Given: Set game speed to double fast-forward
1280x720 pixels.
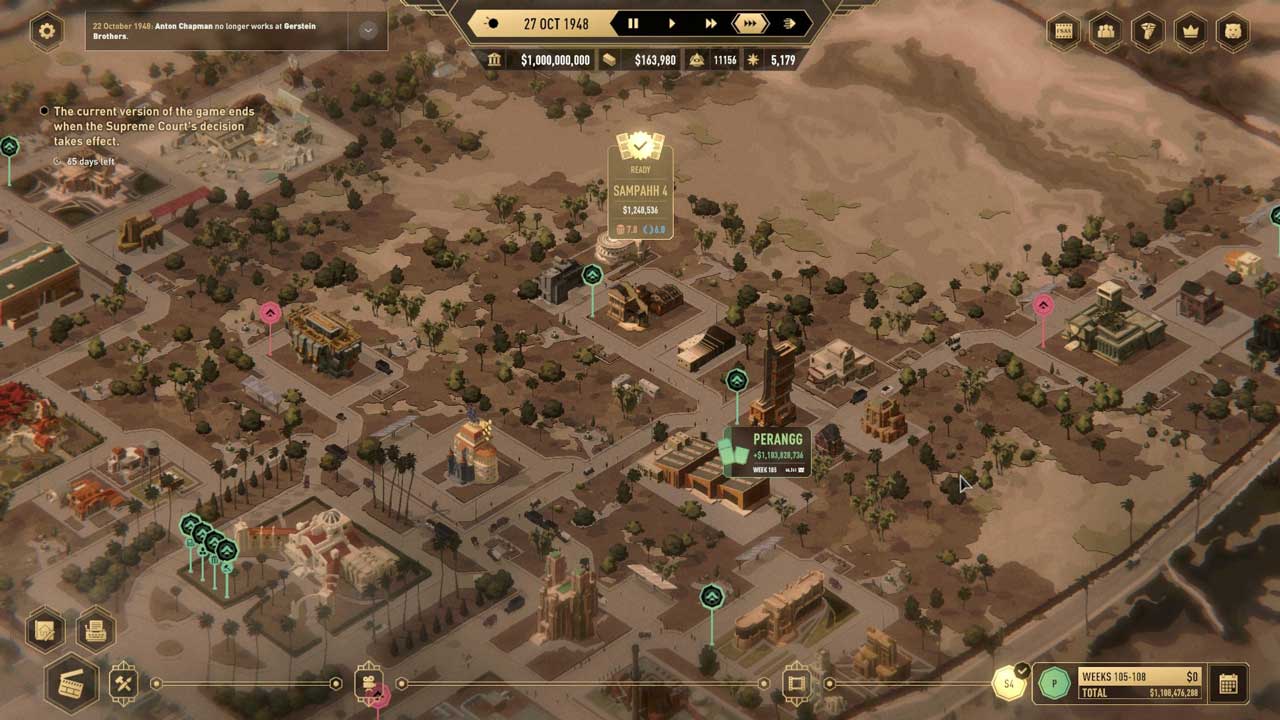Looking at the screenshot, I should [710, 23].
